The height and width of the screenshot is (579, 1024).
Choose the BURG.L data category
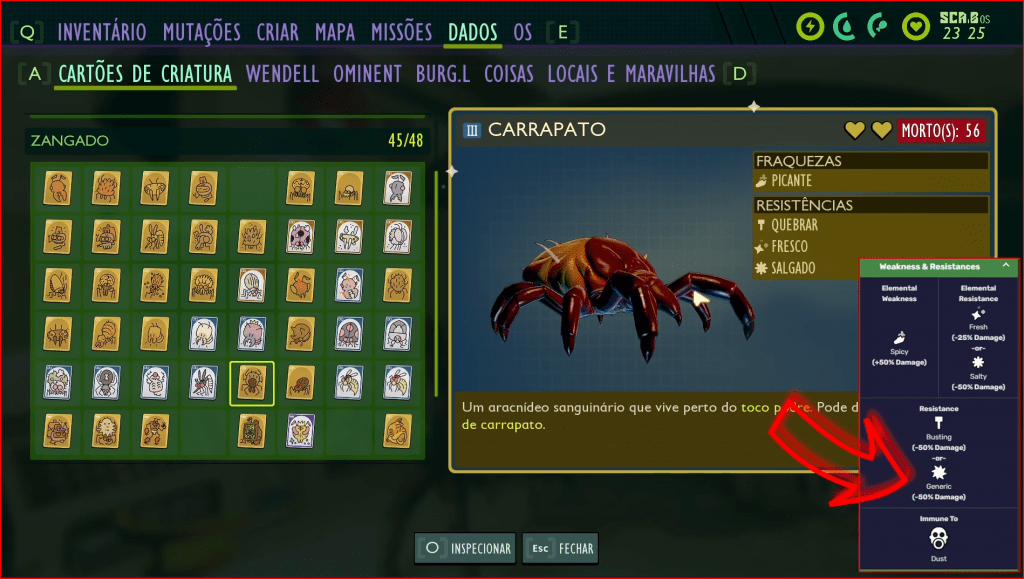tap(443, 74)
